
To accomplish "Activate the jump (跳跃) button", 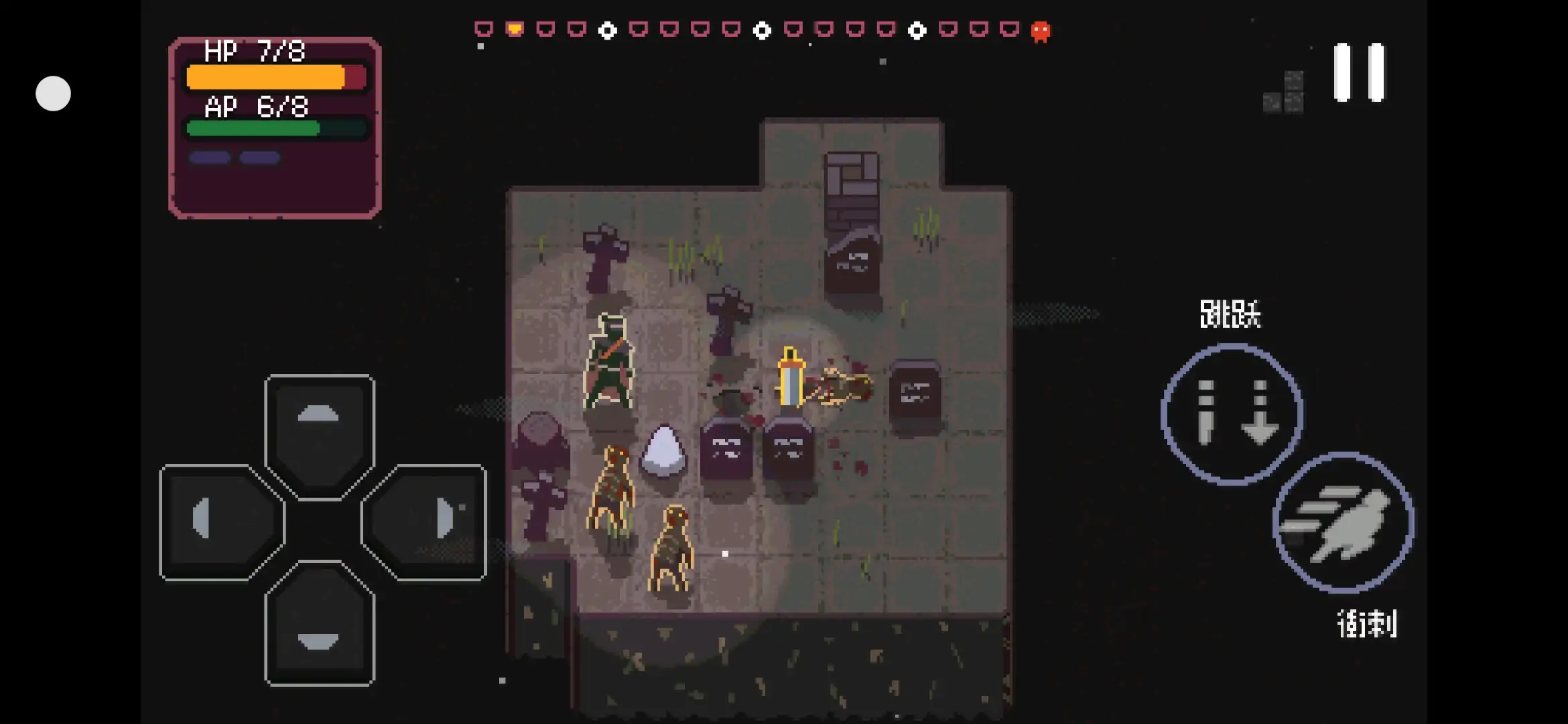I will pos(1232,413).
